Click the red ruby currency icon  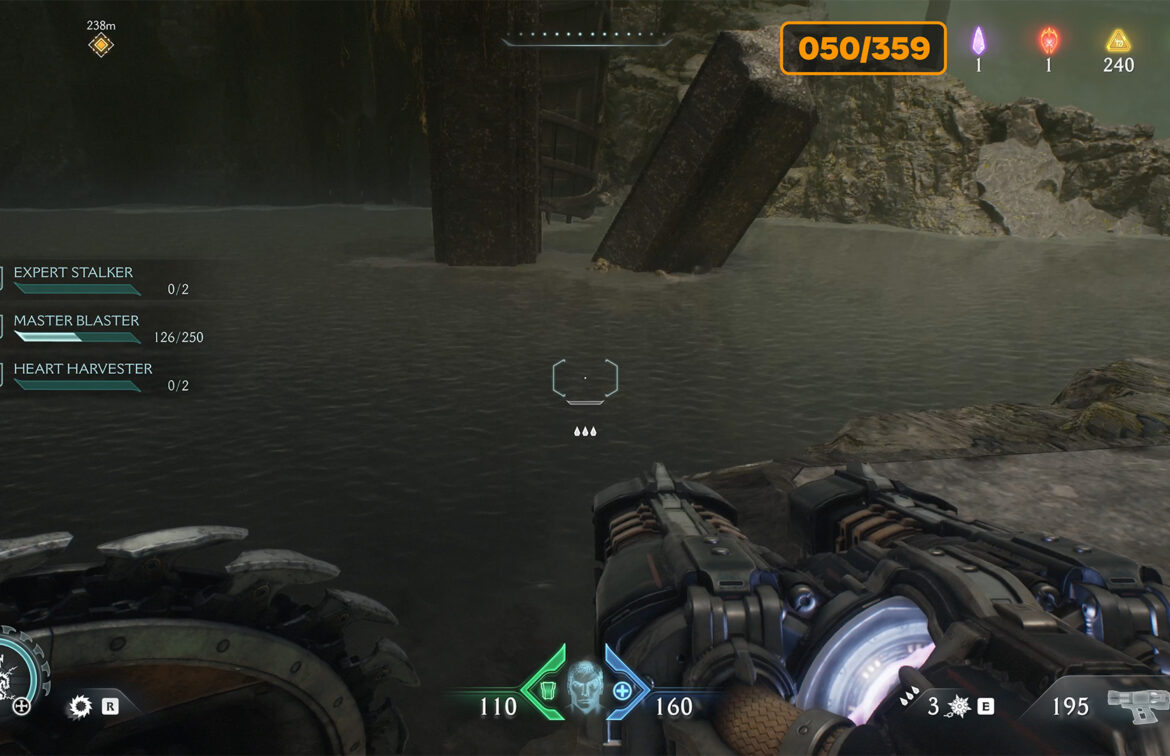pyautogui.click(x=1048, y=41)
